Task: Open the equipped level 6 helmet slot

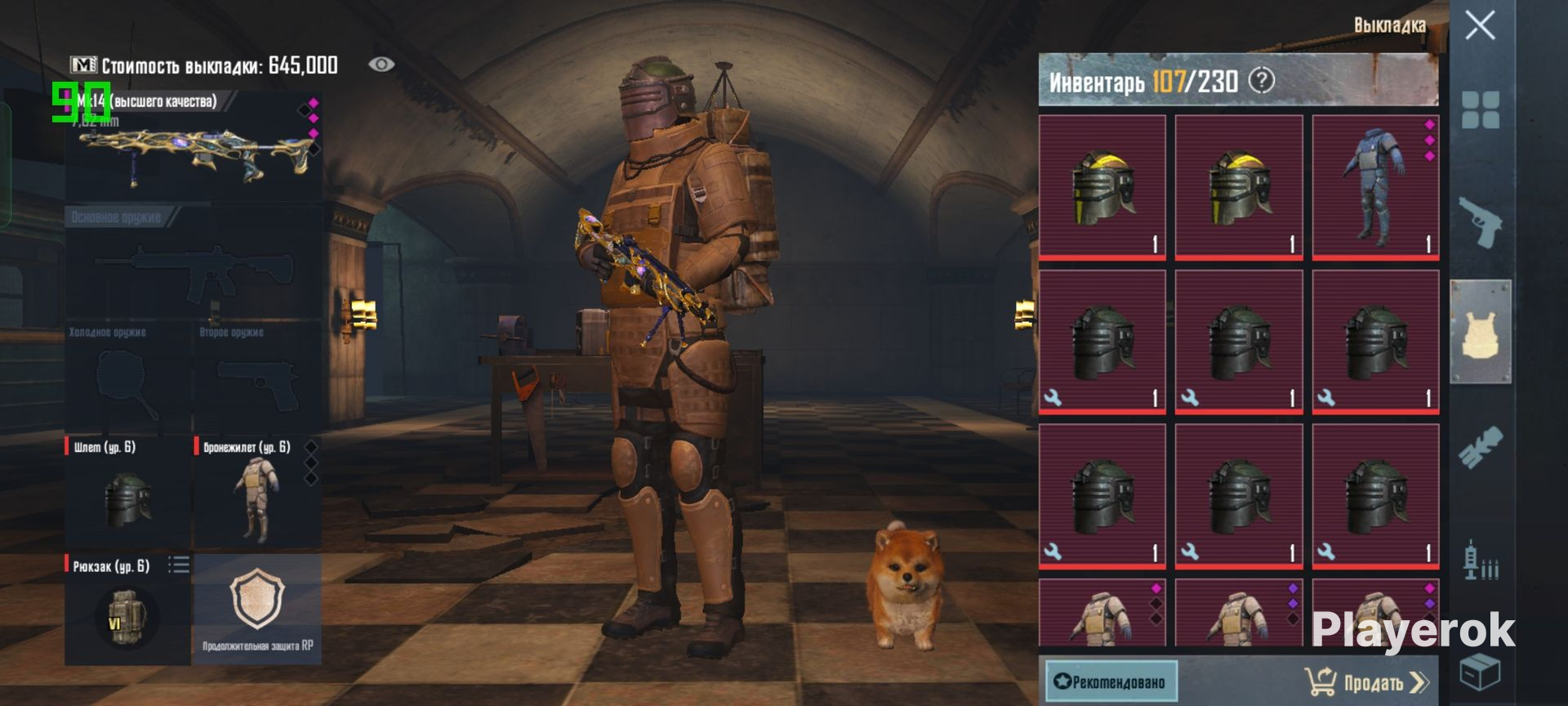Action: click(x=128, y=494)
